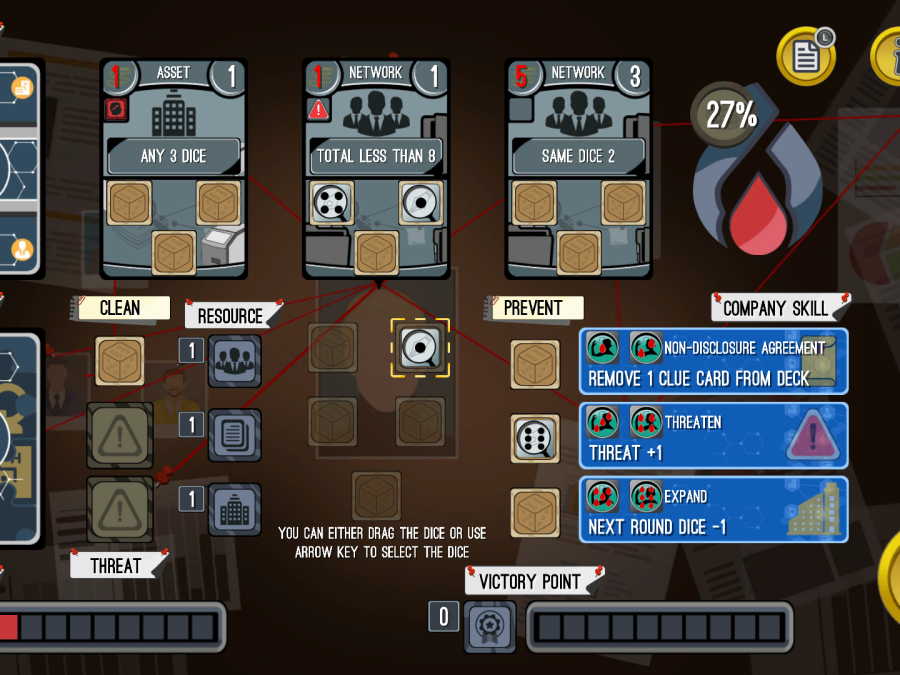Screen dimensions: 900x675
Task: Select the film reel die on Network card
Action: tap(331, 203)
